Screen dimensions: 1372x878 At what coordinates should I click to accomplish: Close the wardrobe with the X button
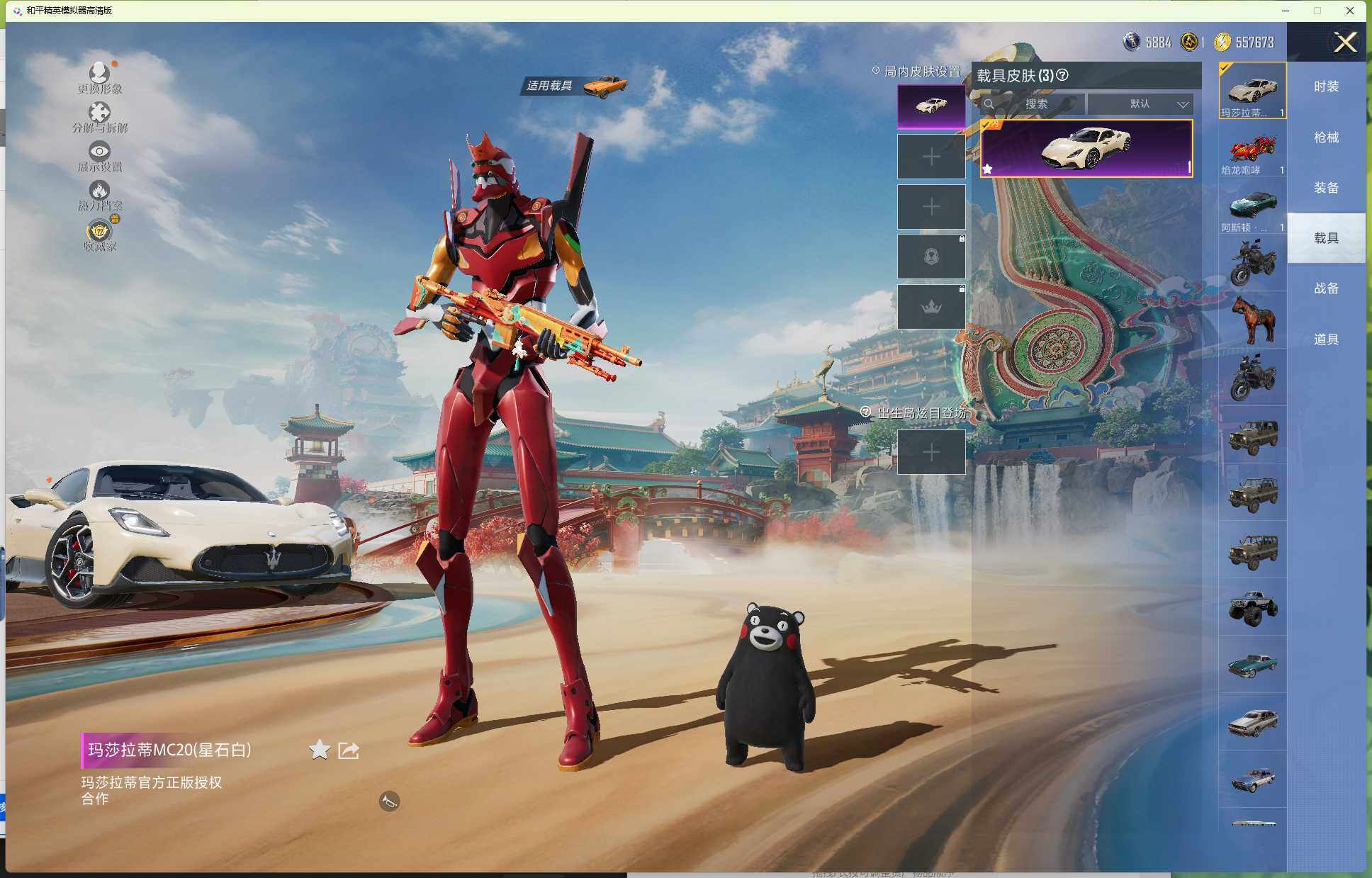tap(1344, 43)
